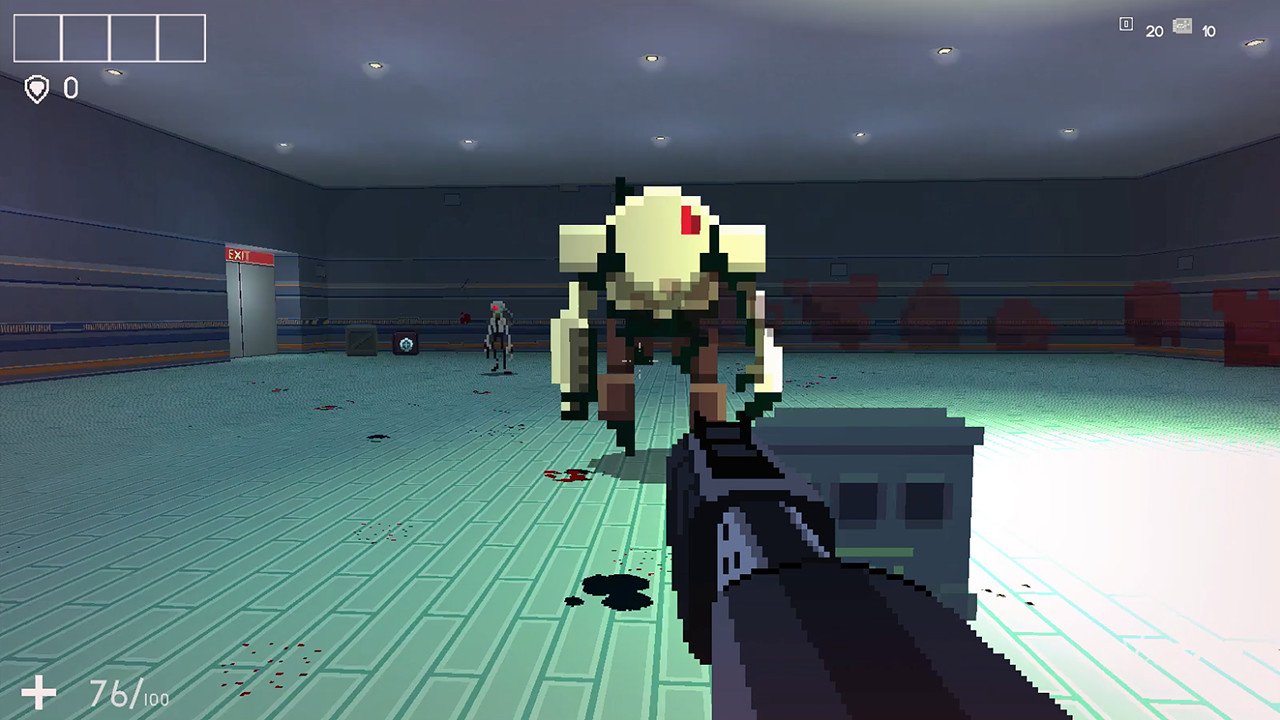The image size is (1280, 720).
Task: Select the magazine ammo icon top-right
Action: [1181, 27]
